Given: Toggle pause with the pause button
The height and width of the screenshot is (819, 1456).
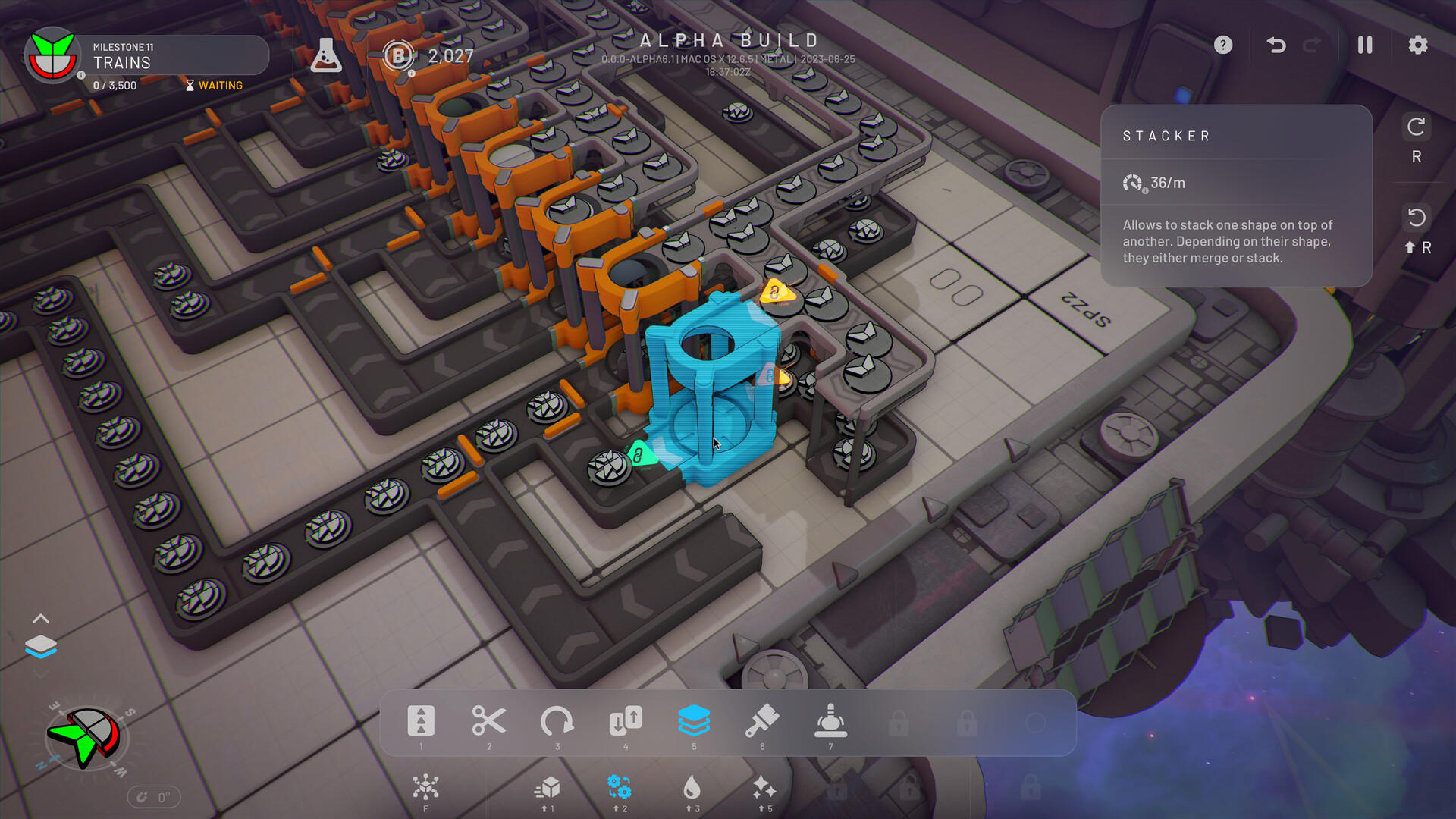Looking at the screenshot, I should 1363,45.
